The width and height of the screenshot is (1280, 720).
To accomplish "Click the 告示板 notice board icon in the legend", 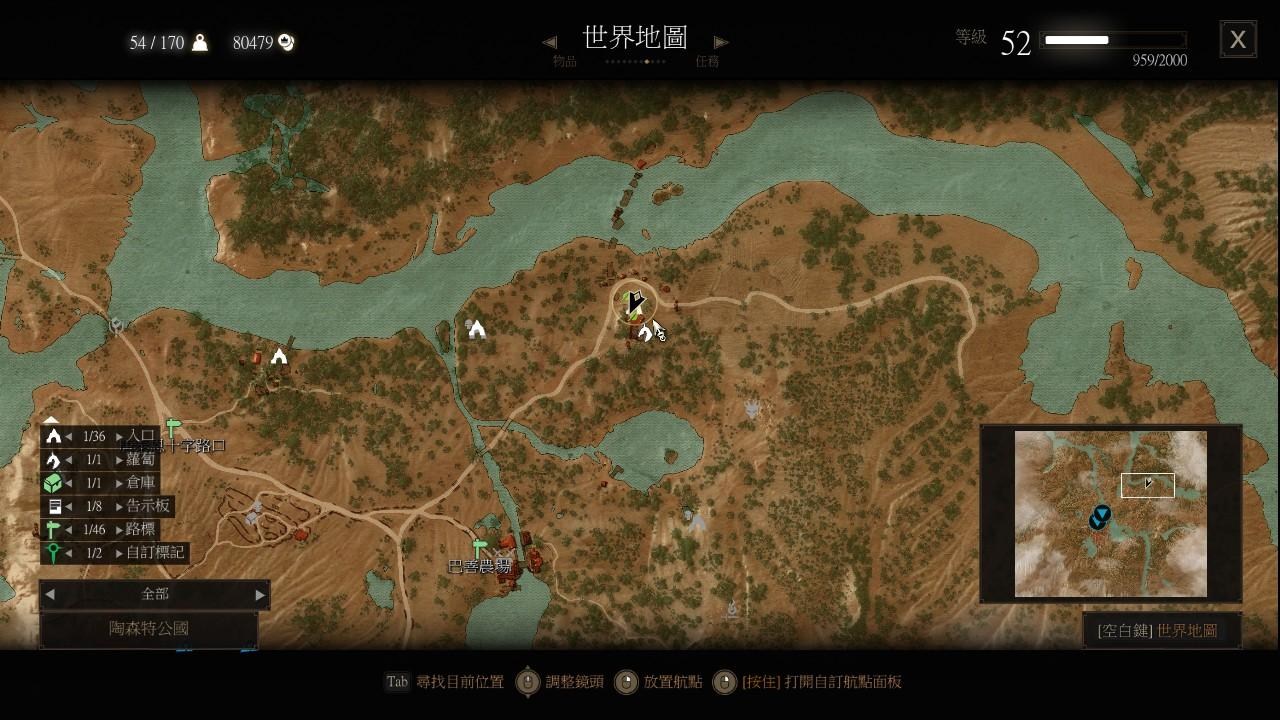I will [x=55, y=506].
